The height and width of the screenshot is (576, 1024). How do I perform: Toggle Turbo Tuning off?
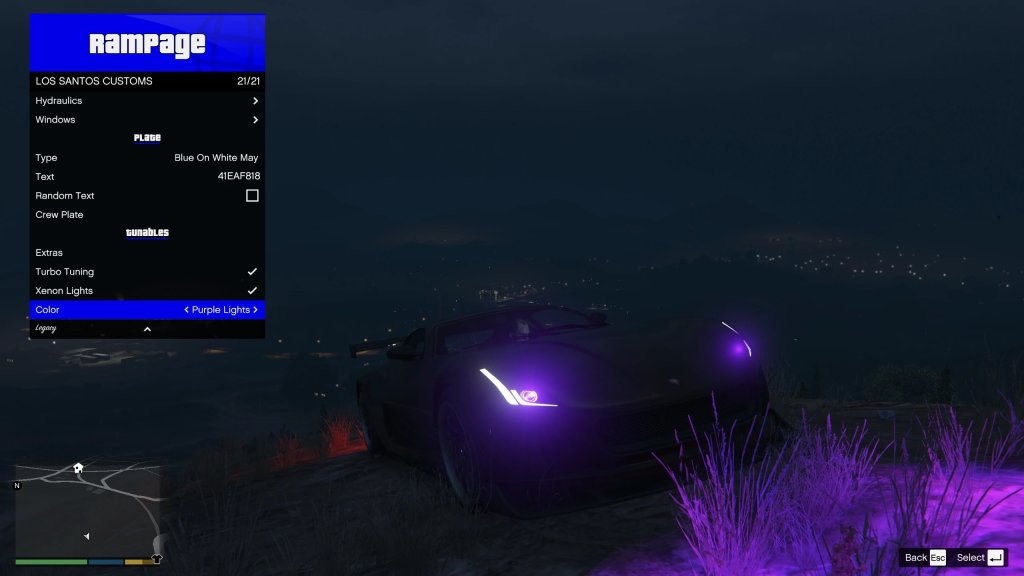pos(252,272)
